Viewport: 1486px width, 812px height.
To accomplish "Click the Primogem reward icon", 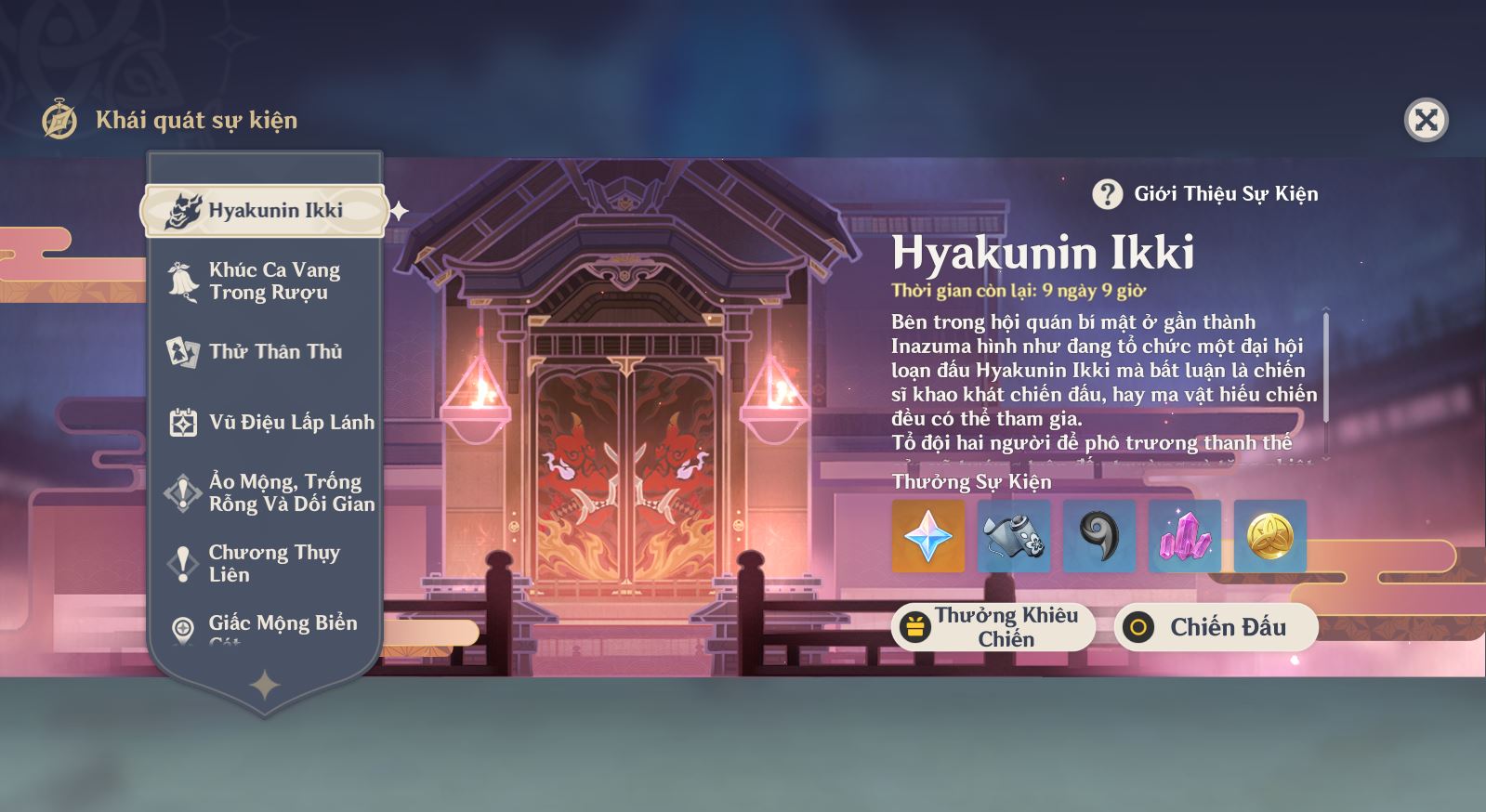I will (x=928, y=536).
